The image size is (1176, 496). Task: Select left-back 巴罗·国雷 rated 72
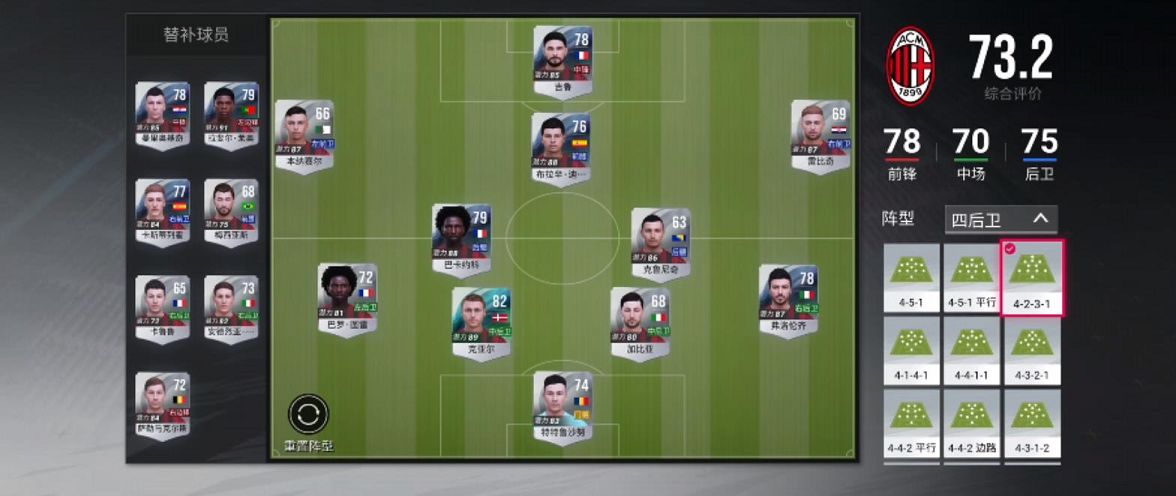[346, 298]
